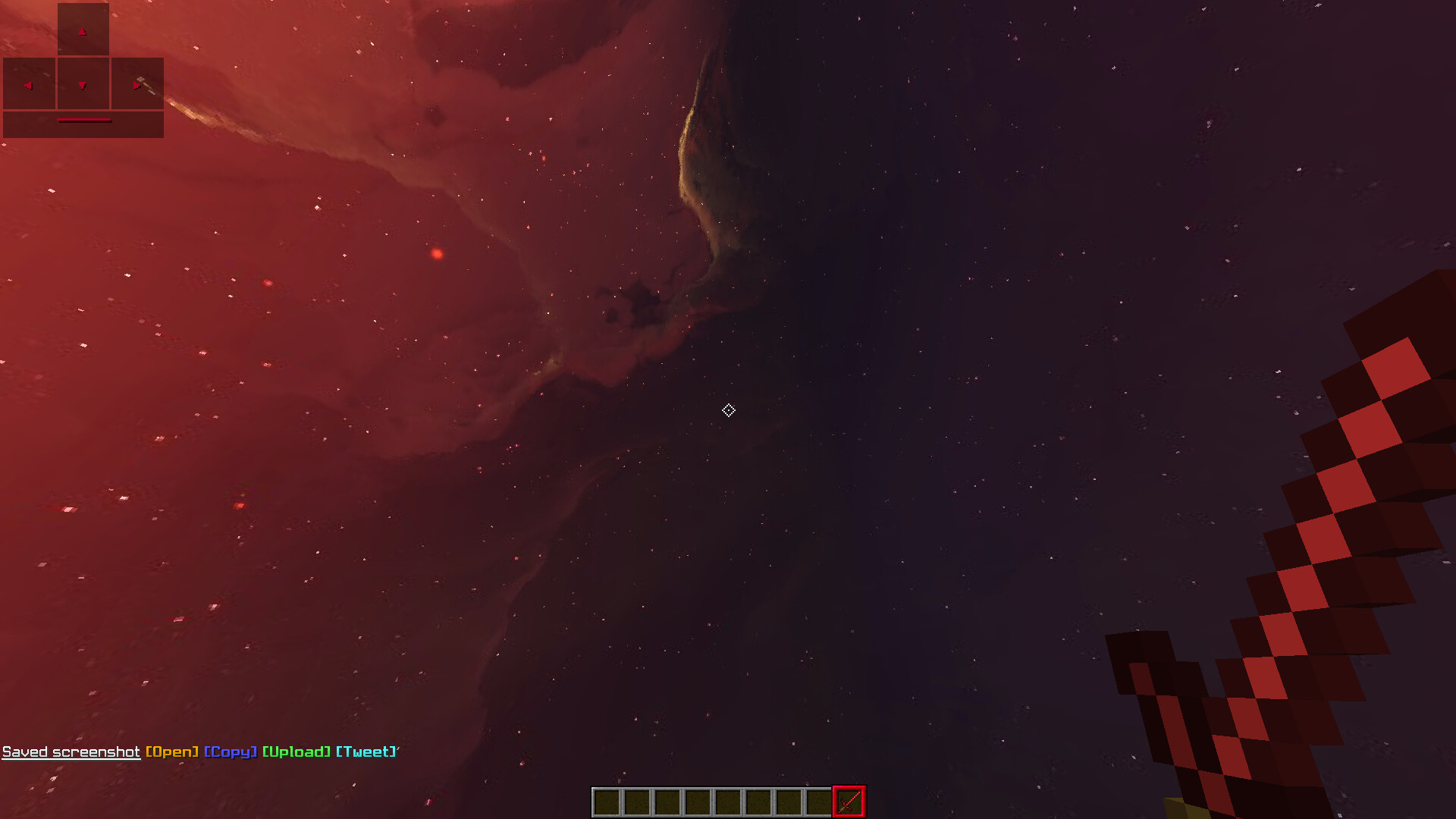Click the Saved screenshot chat message
Image resolution: width=1456 pixels, height=819 pixels.
(x=71, y=752)
